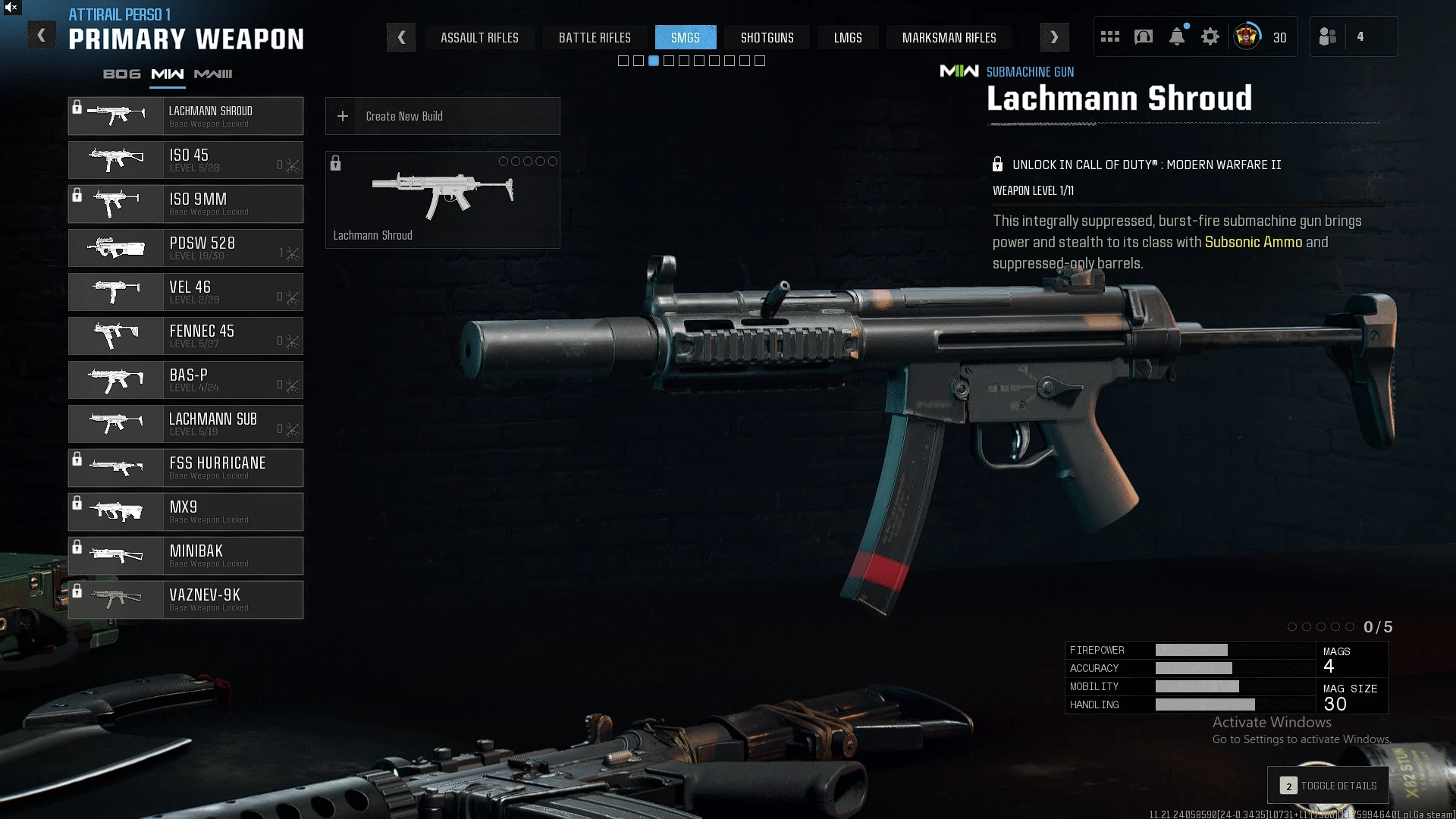Select the Fennec 45 entry
1456x819 pixels.
(x=186, y=336)
